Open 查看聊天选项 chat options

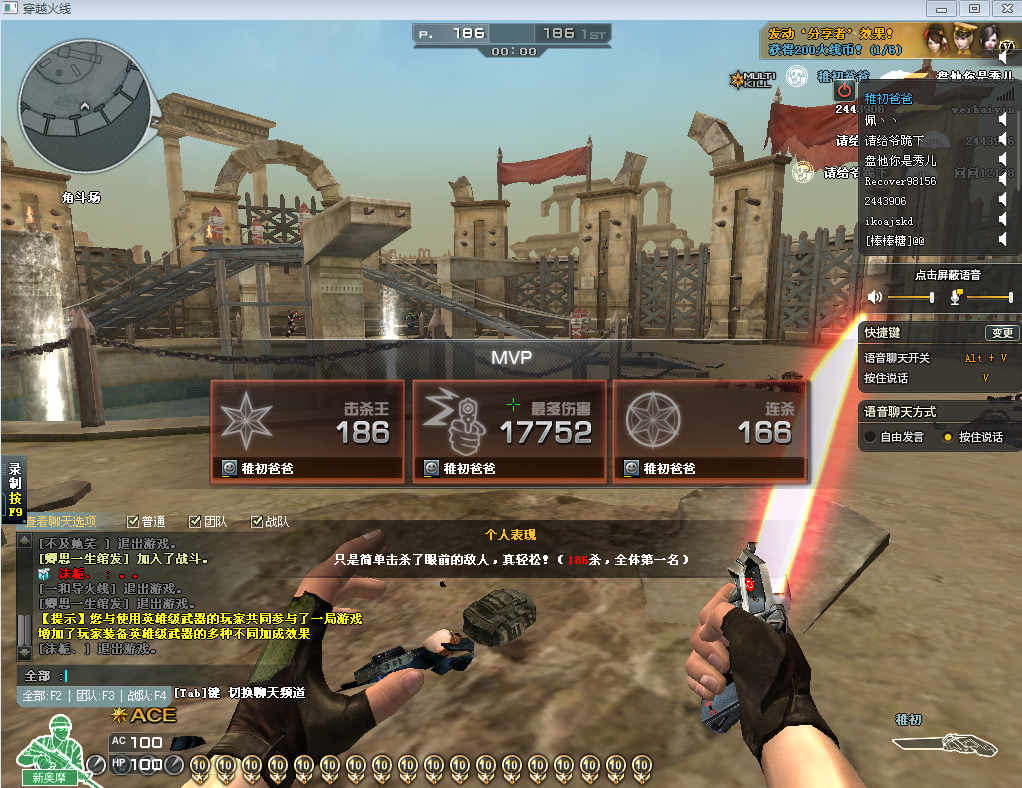click(x=62, y=521)
